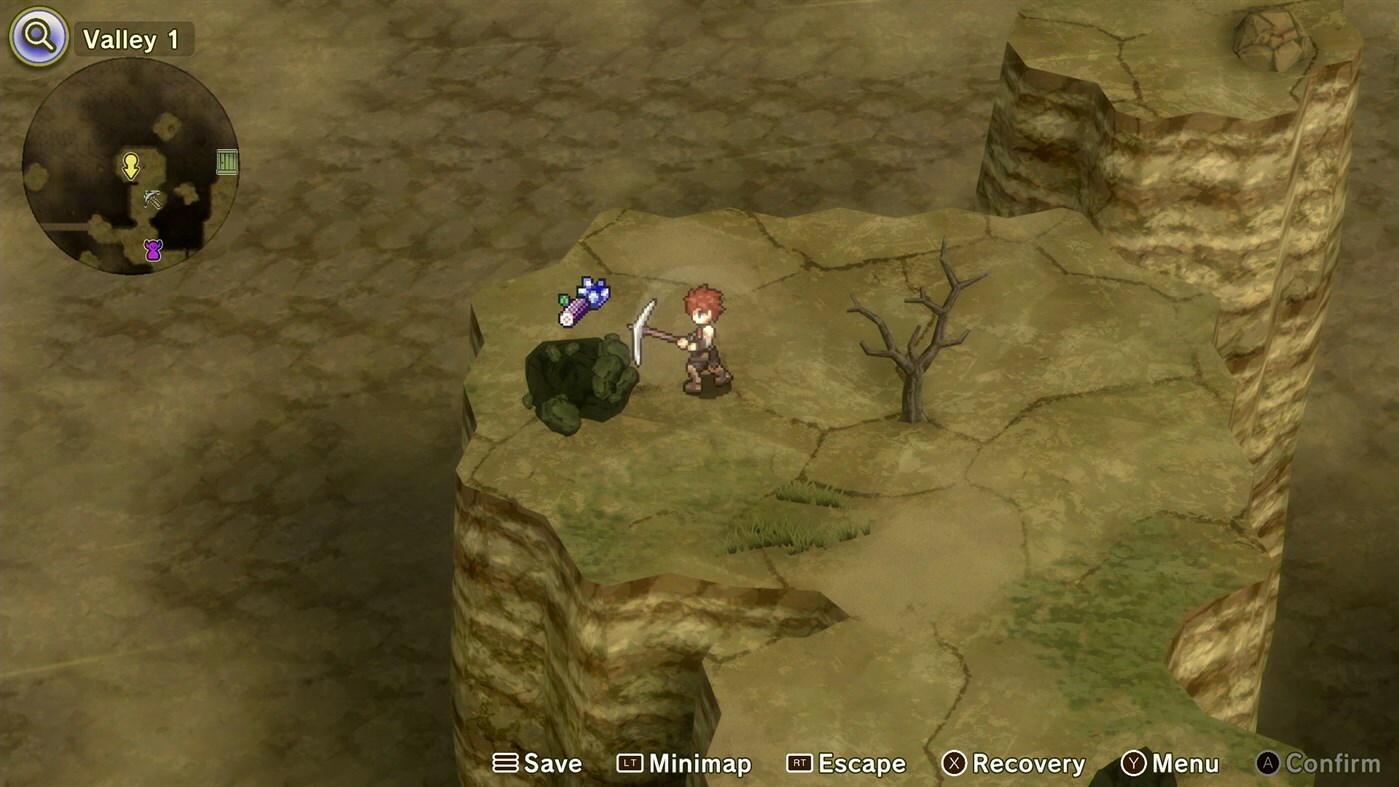The width and height of the screenshot is (1399, 787).
Task: Click the Y button icon next to Menu
Action: pos(1133,762)
